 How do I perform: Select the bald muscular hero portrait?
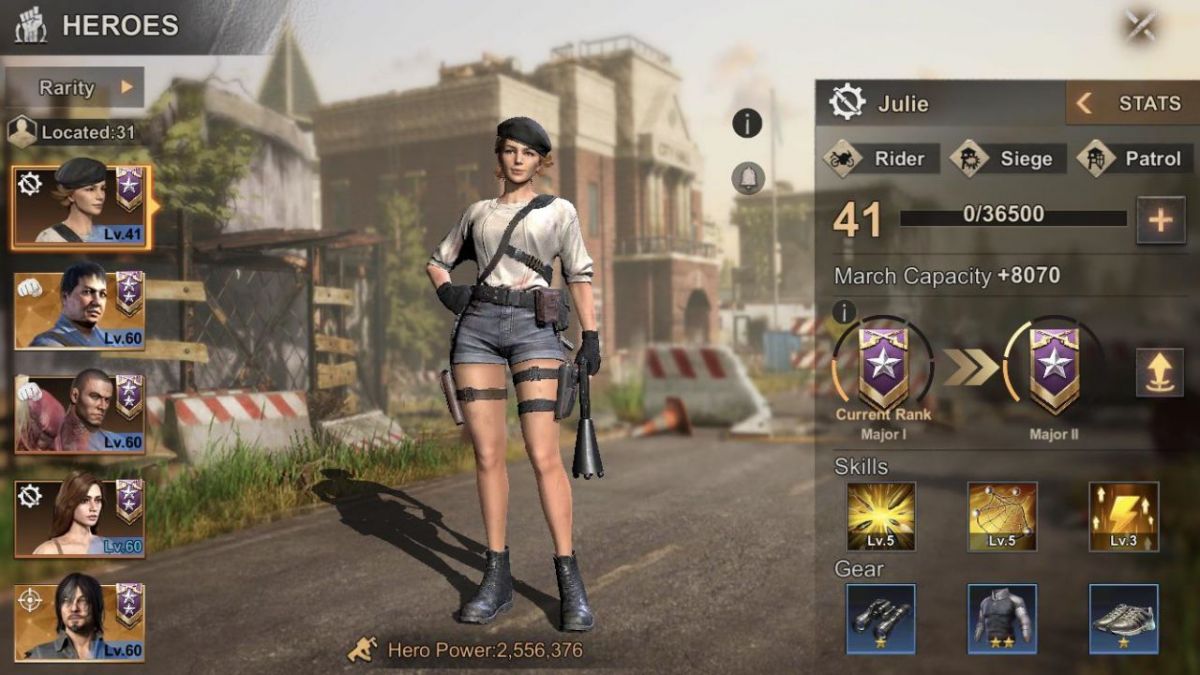click(80, 414)
